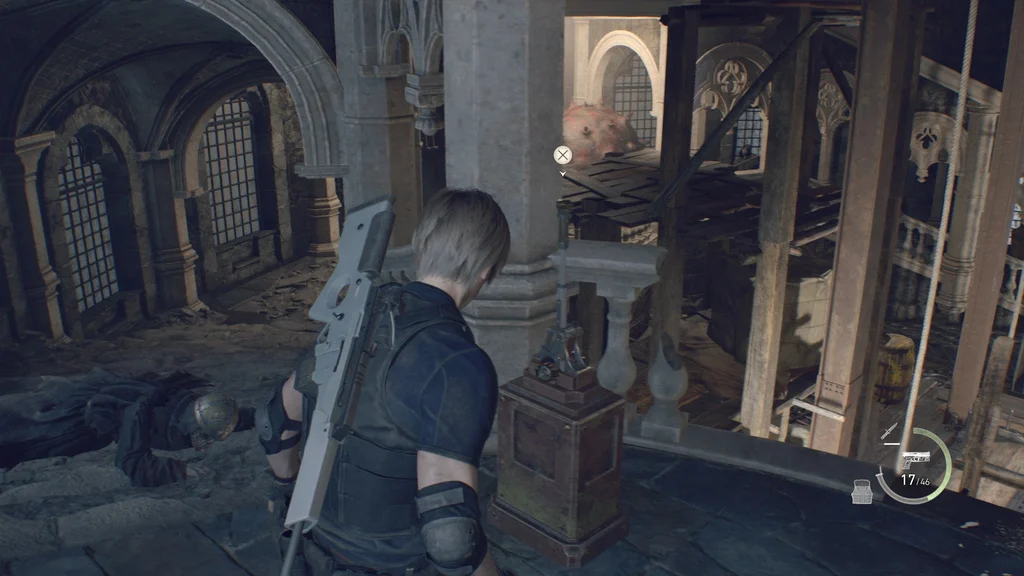The width and height of the screenshot is (1024, 576).
Task: Select the equipped handgun icon
Action: (x=915, y=458)
